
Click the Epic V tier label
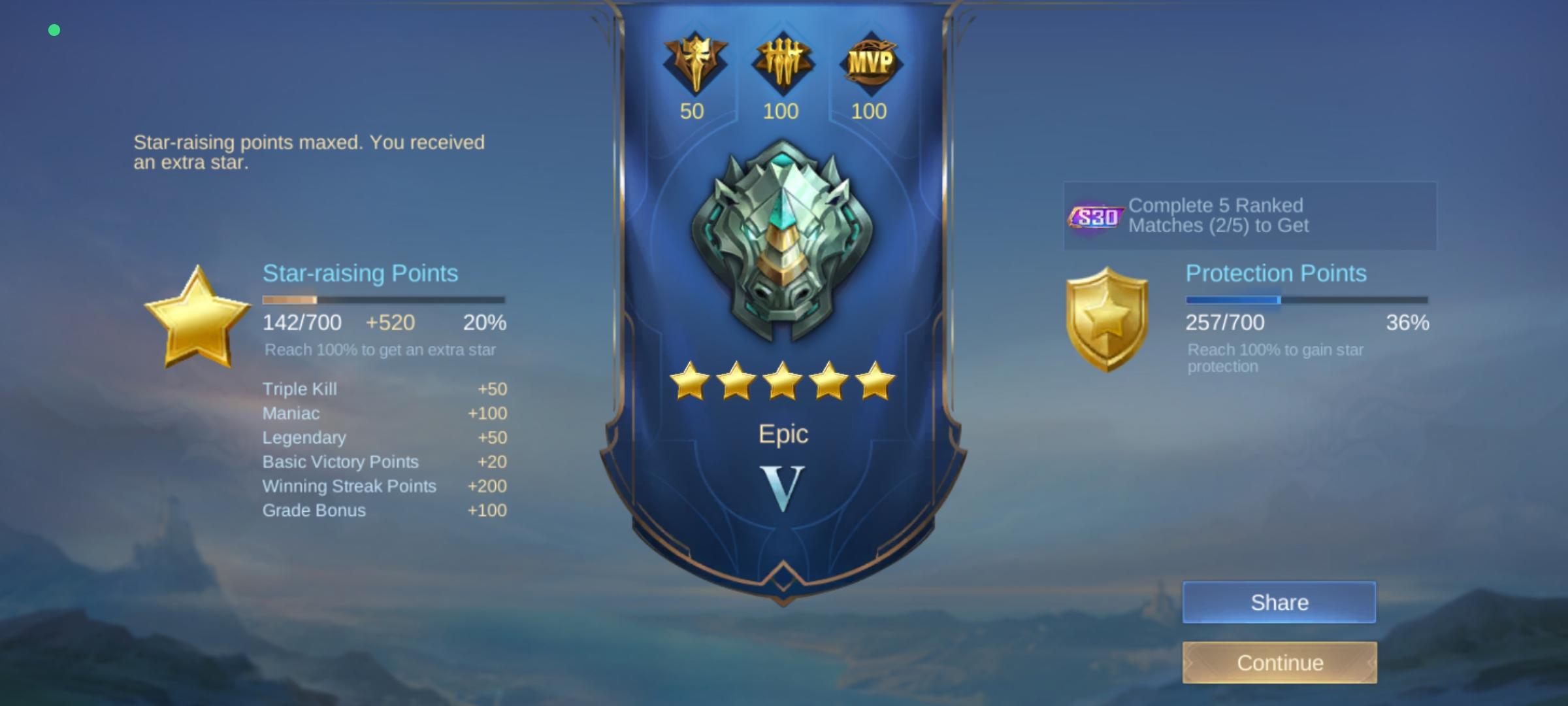782,480
